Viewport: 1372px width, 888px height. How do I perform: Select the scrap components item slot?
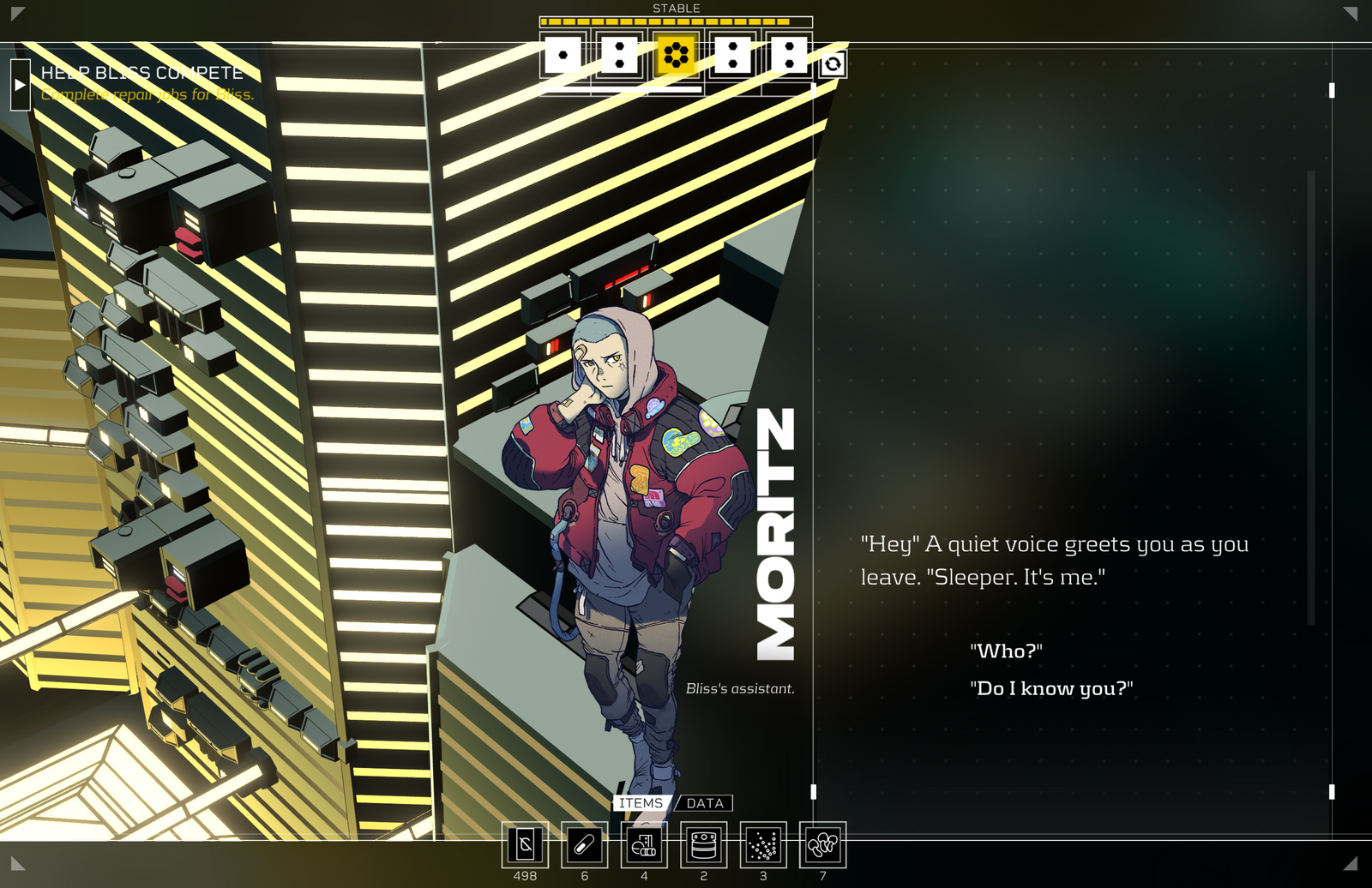point(644,845)
